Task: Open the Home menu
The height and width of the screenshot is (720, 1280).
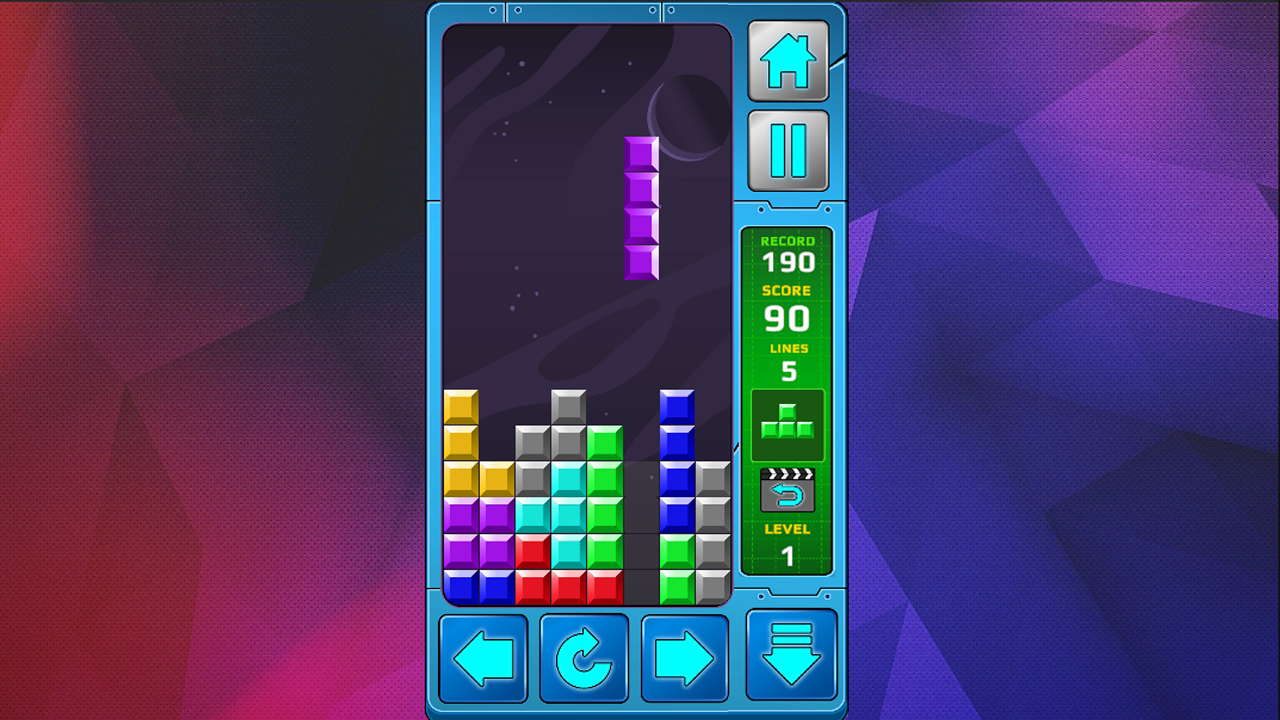Action: pos(787,62)
